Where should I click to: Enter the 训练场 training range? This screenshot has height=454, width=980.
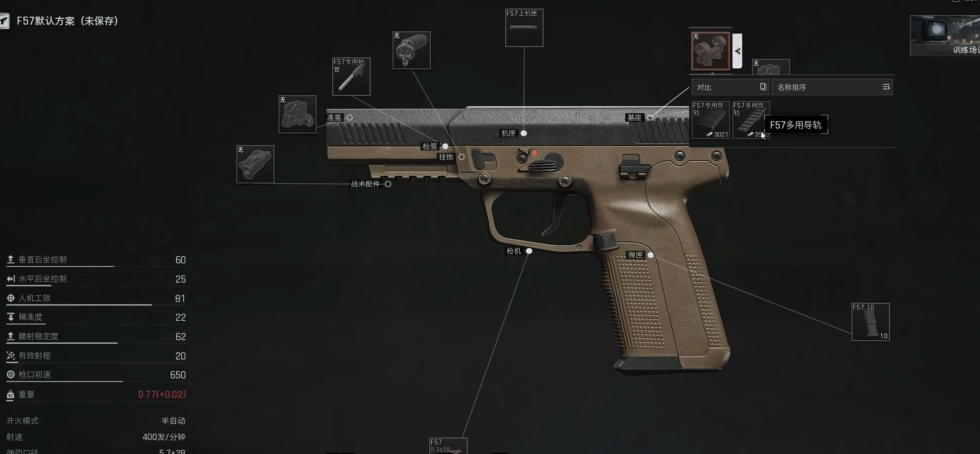pos(945,36)
